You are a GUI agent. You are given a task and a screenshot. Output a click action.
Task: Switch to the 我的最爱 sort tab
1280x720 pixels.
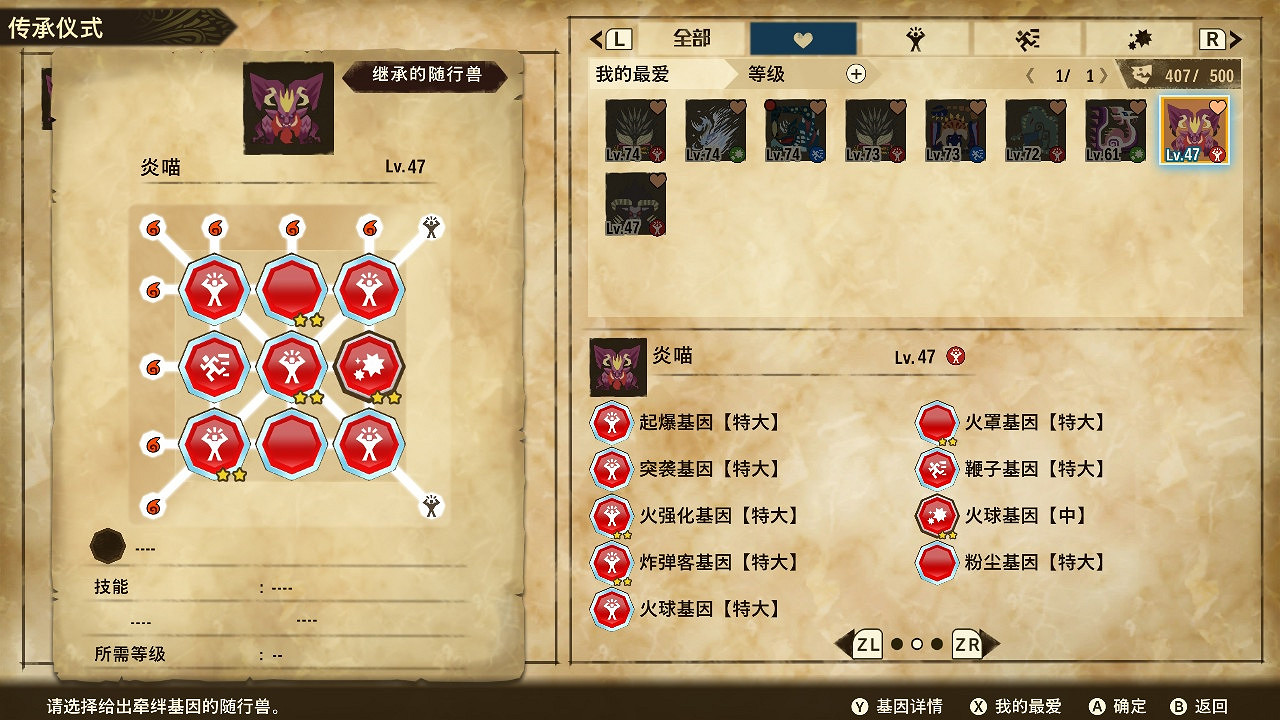[x=634, y=74]
